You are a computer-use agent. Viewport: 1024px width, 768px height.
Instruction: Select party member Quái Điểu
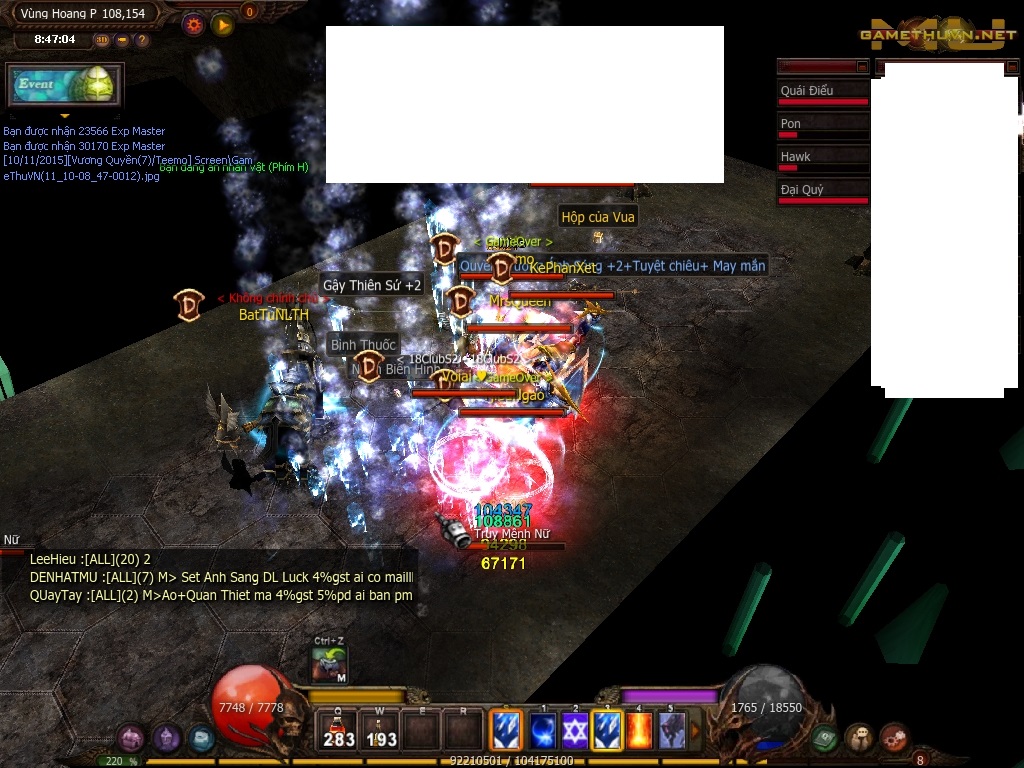point(823,94)
